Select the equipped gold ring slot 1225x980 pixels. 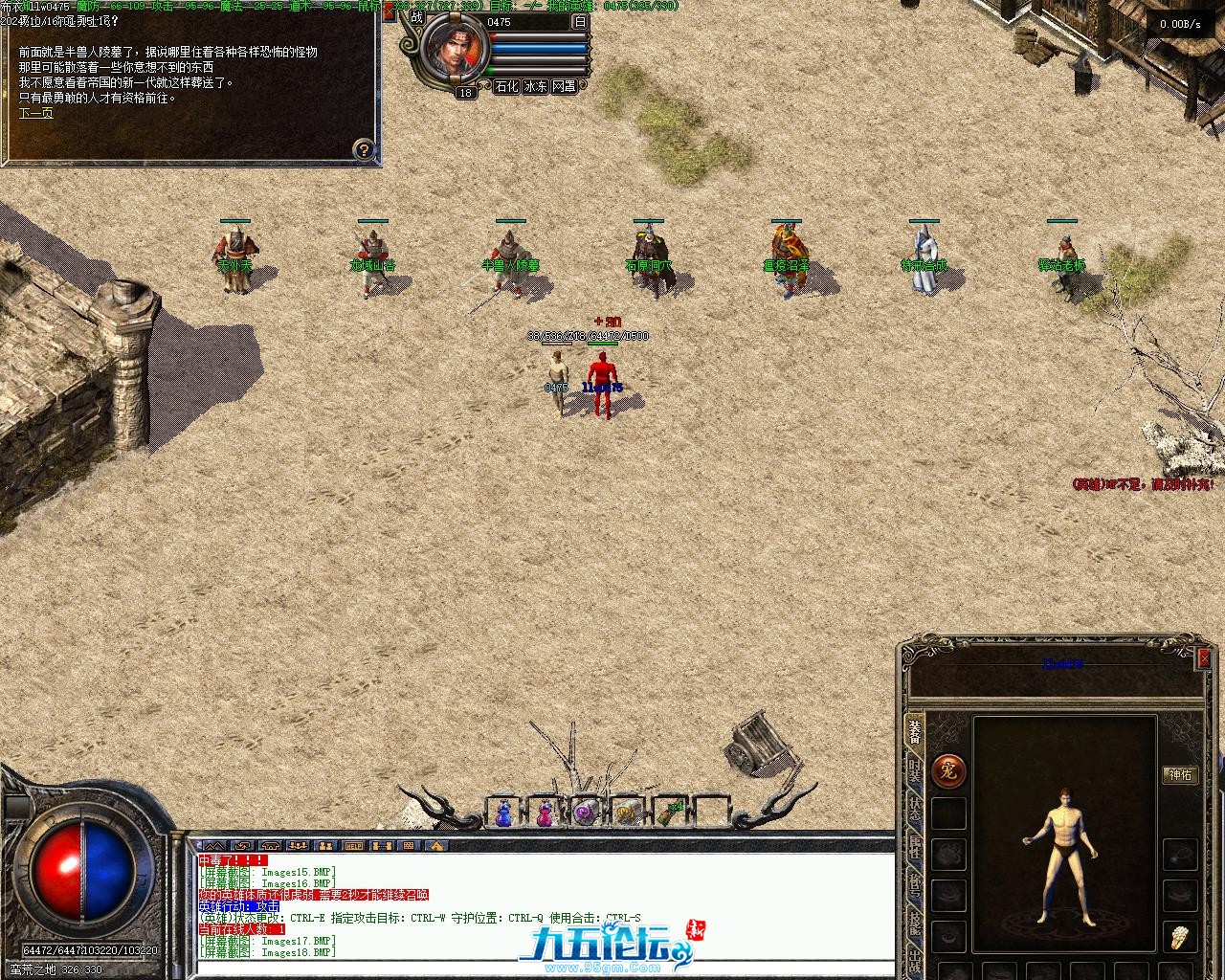(1180, 937)
